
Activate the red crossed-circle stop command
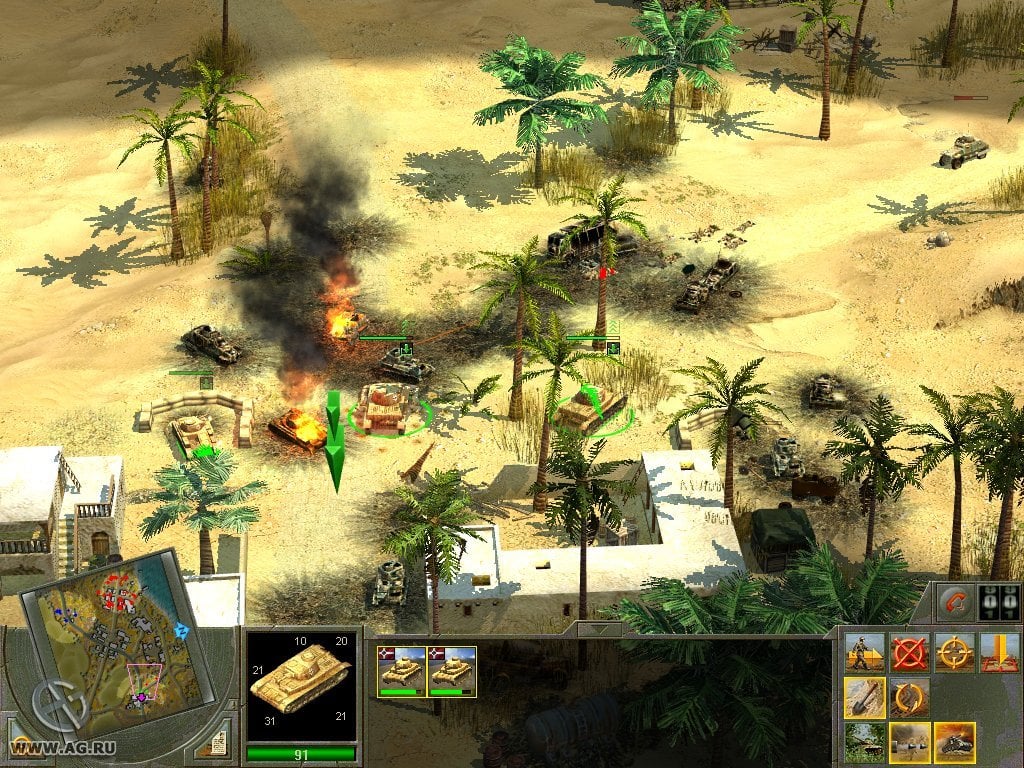tap(910, 652)
